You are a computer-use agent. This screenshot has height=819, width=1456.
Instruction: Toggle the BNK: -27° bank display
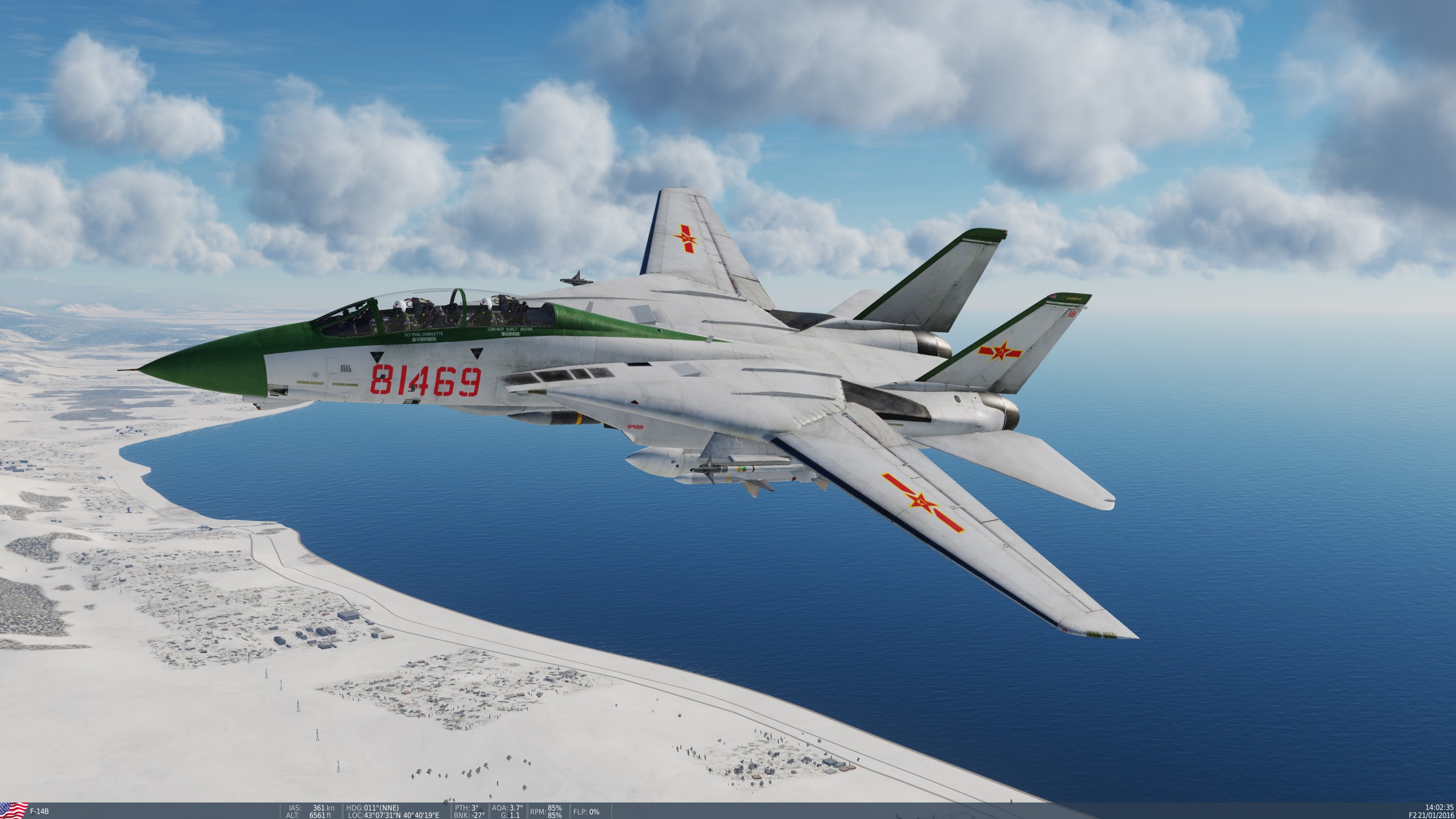pyautogui.click(x=469, y=814)
